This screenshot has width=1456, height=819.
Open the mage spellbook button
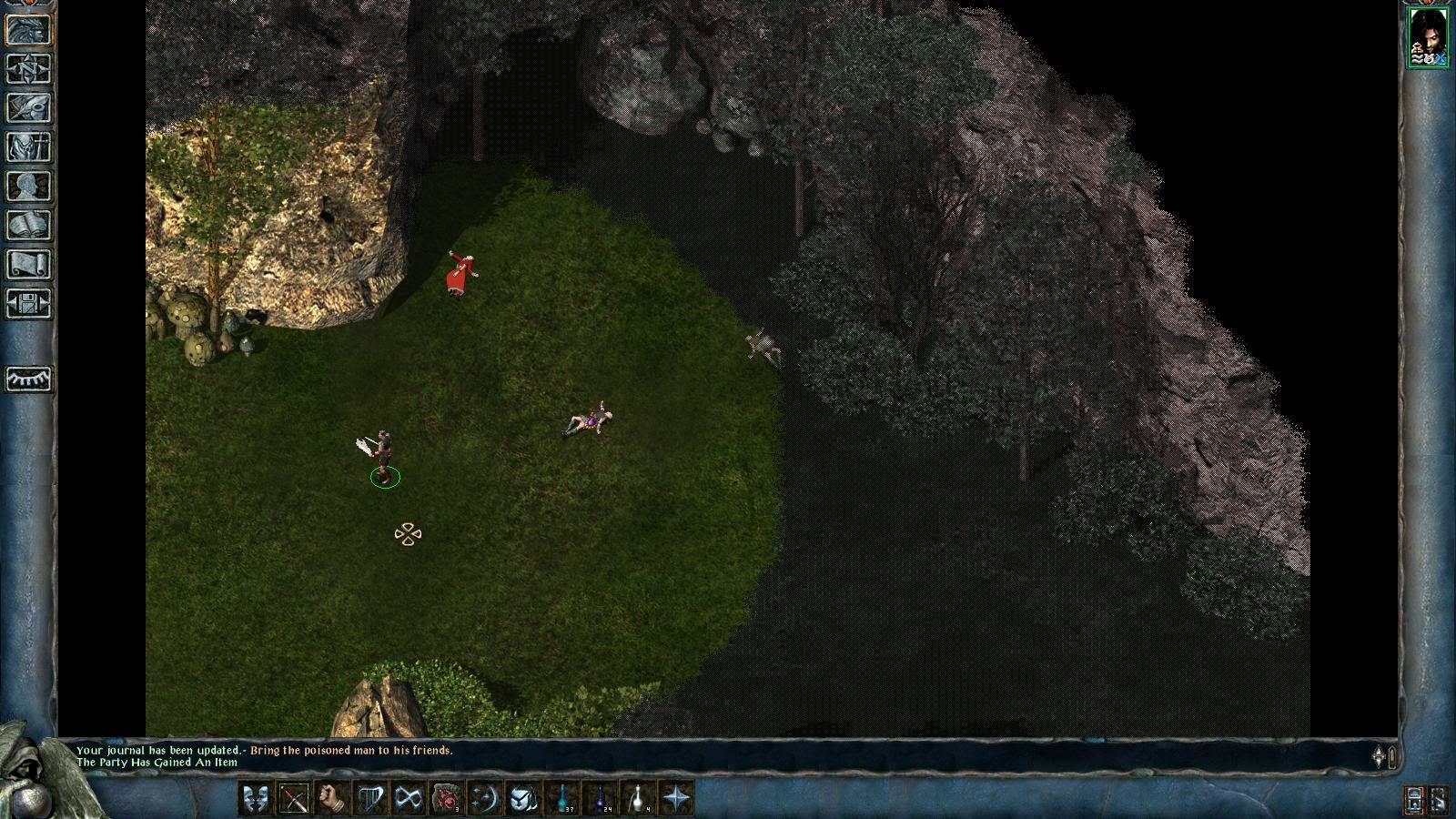tap(28, 226)
